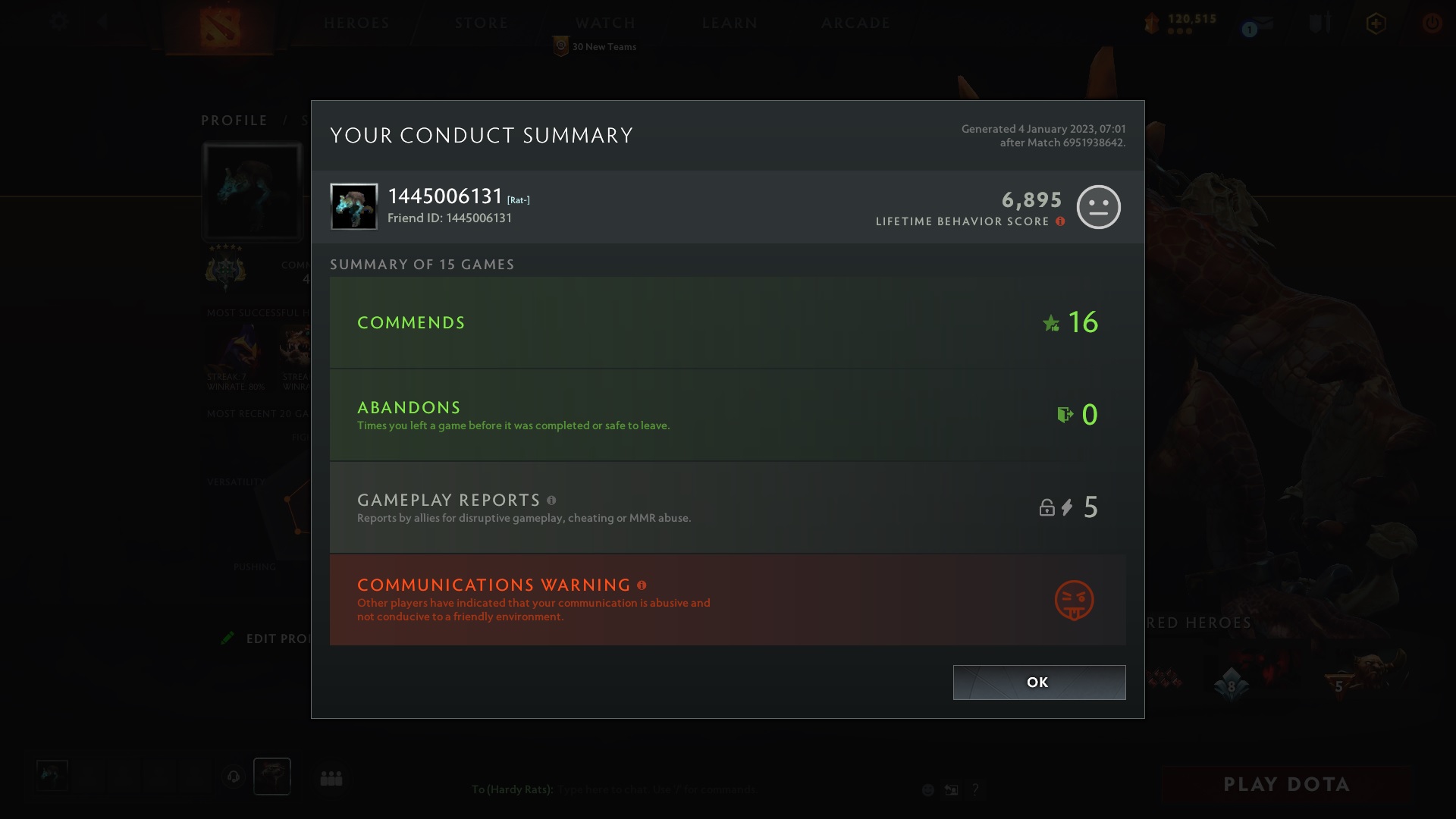This screenshot has height=819, width=1456.
Task: Click the lifetime behavior score info icon
Action: (1059, 222)
